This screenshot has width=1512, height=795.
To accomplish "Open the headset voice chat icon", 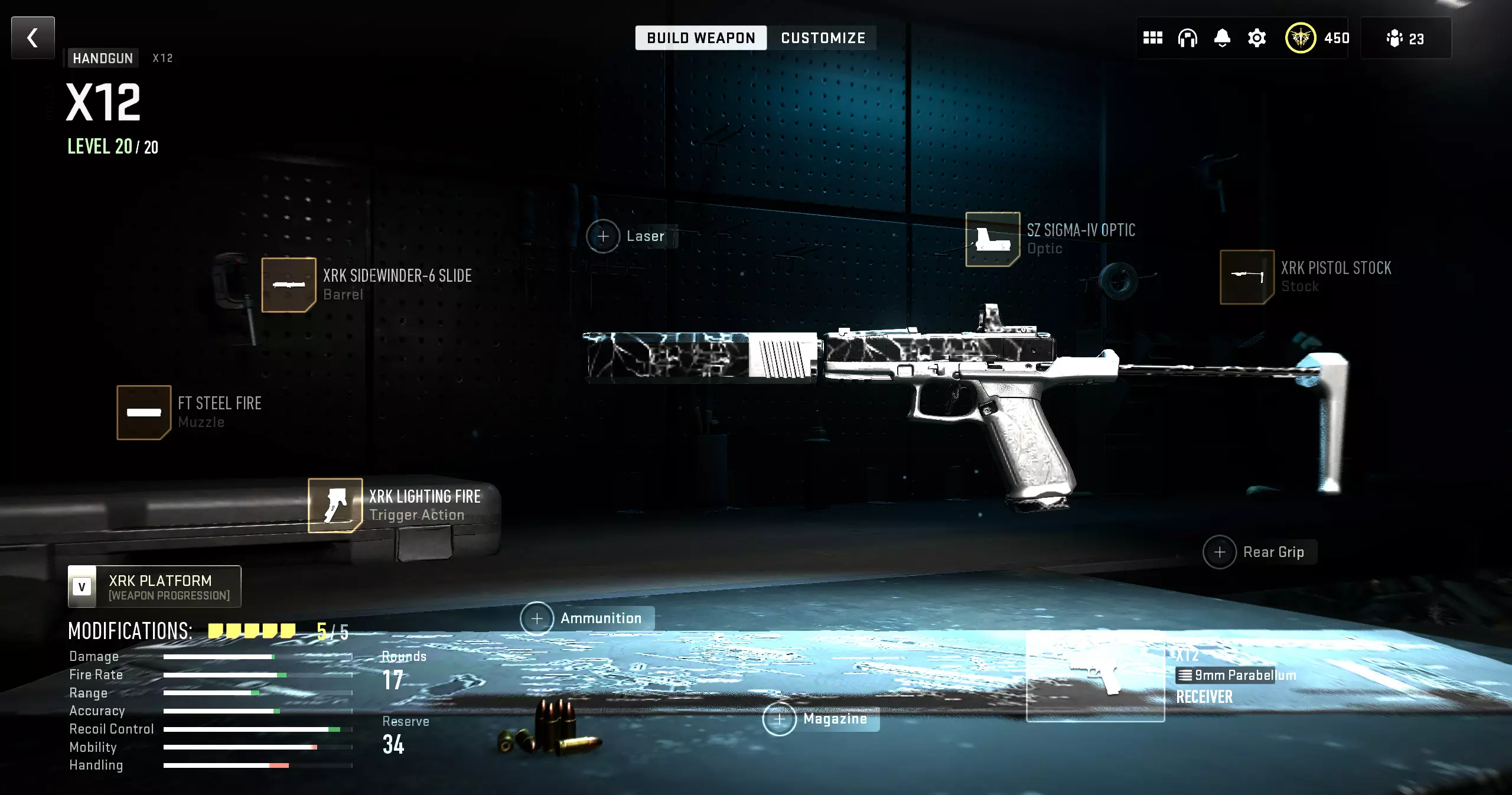I will point(1187,38).
